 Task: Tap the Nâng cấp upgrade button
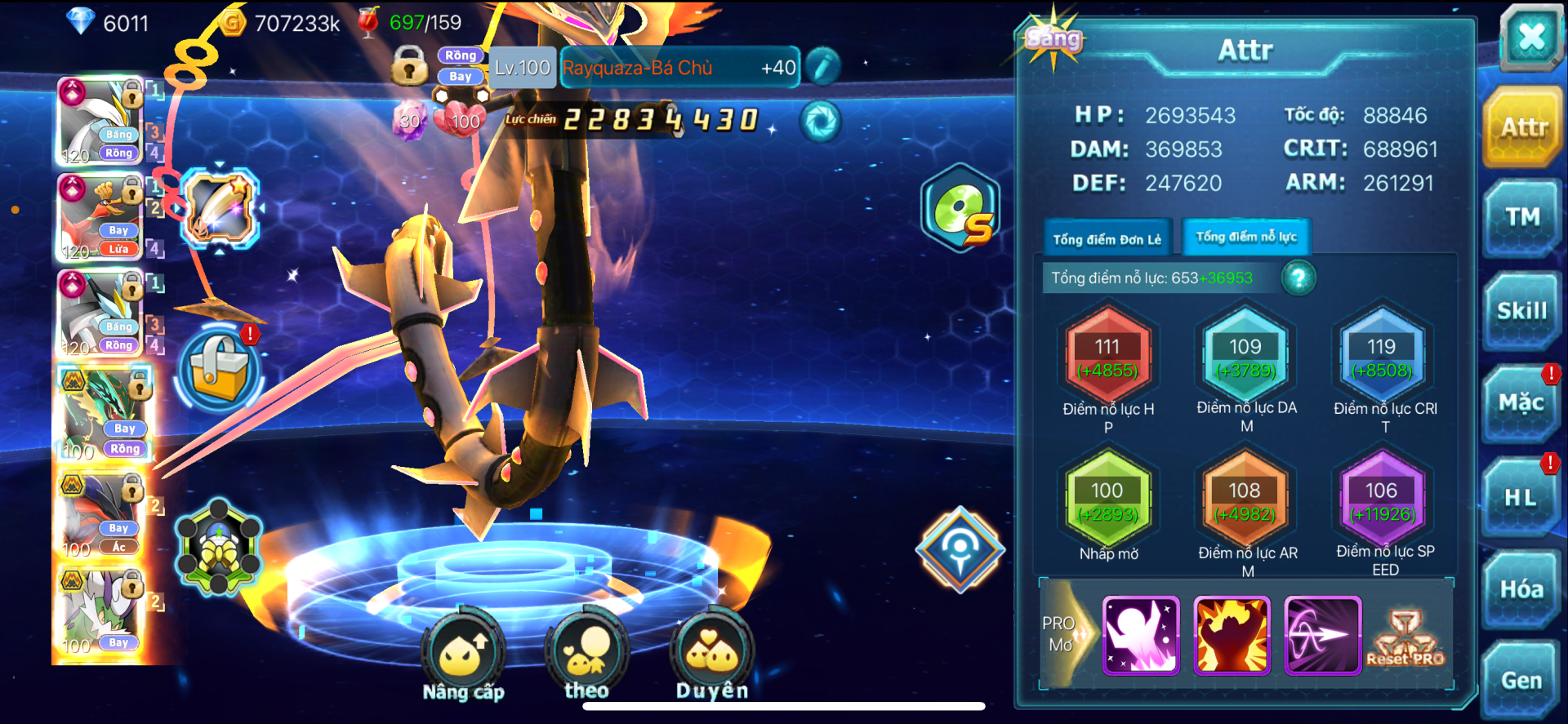(463, 653)
